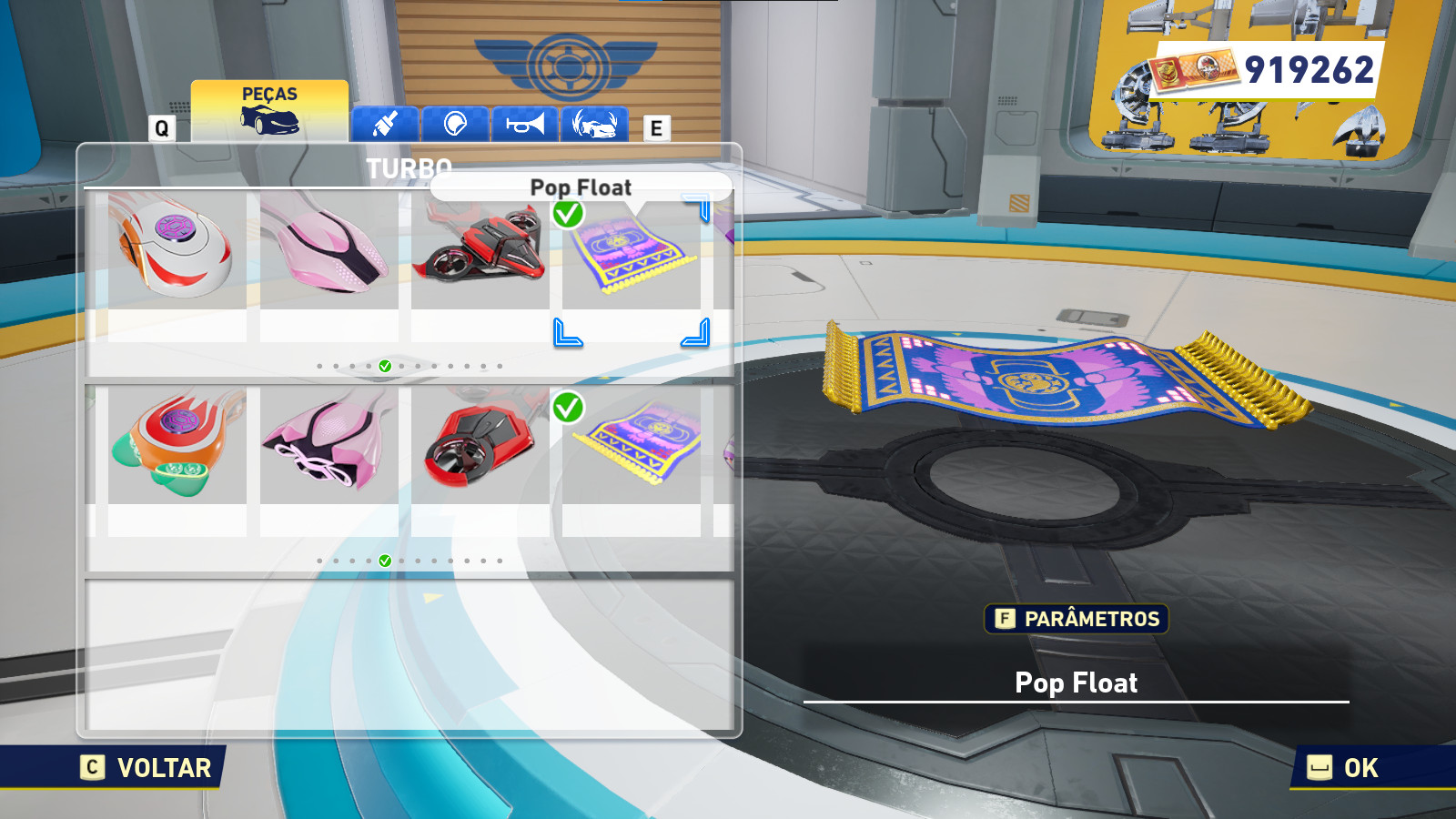Select the checked pagination dot in top row
The width and height of the screenshot is (1456, 819).
(x=386, y=365)
